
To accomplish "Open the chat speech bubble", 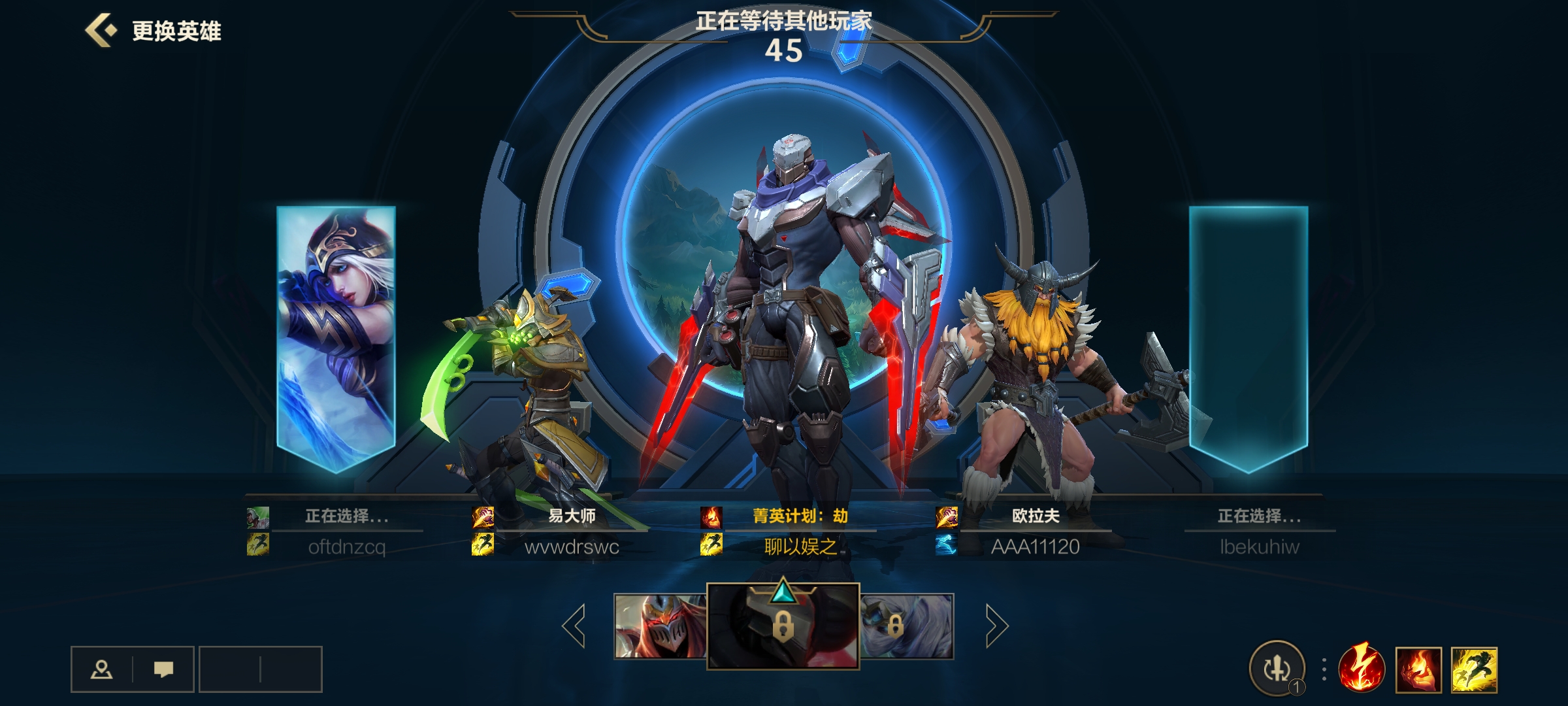I will (x=163, y=669).
